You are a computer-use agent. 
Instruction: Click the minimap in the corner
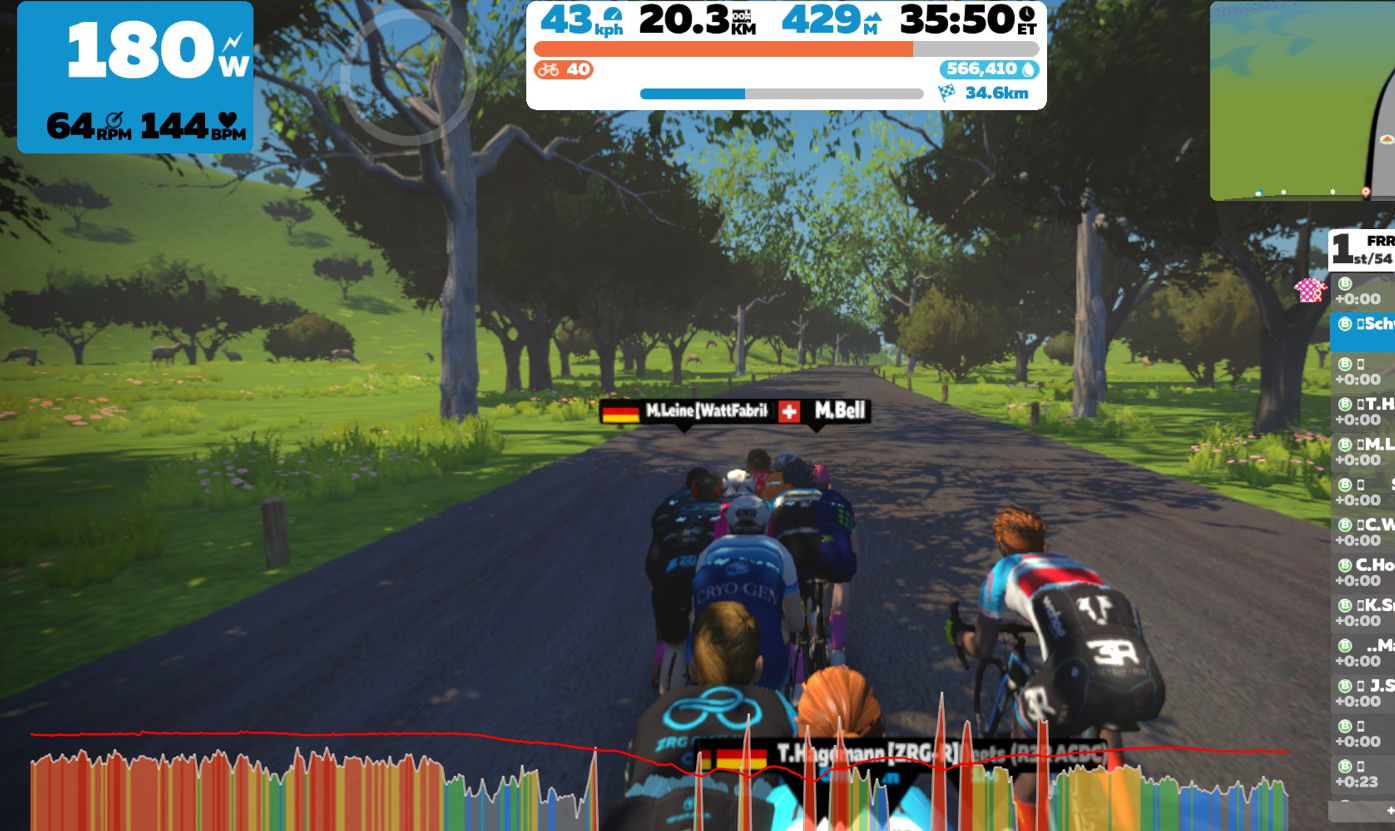1302,101
